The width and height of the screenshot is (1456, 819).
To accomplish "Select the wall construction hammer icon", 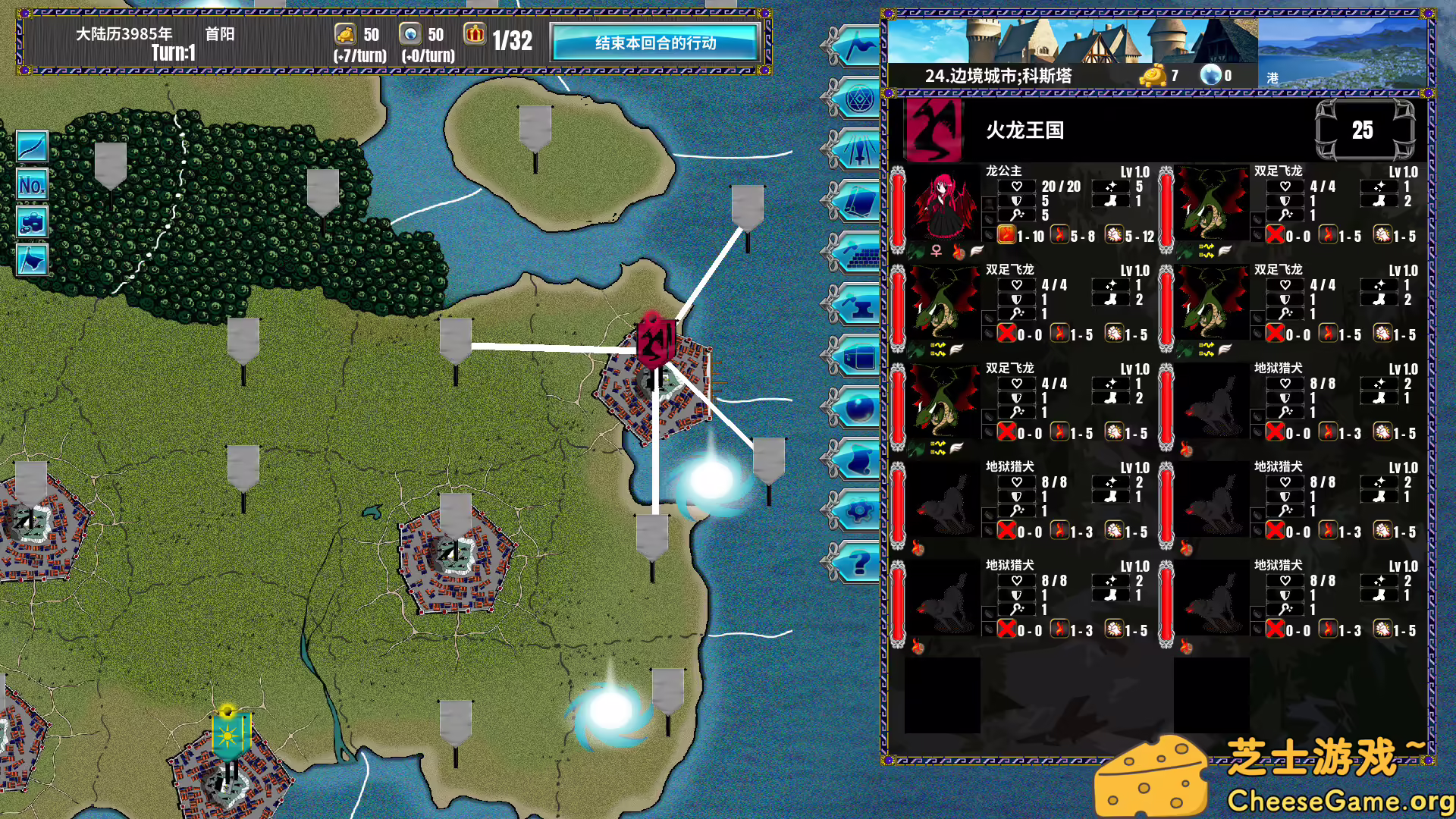I will [x=861, y=250].
